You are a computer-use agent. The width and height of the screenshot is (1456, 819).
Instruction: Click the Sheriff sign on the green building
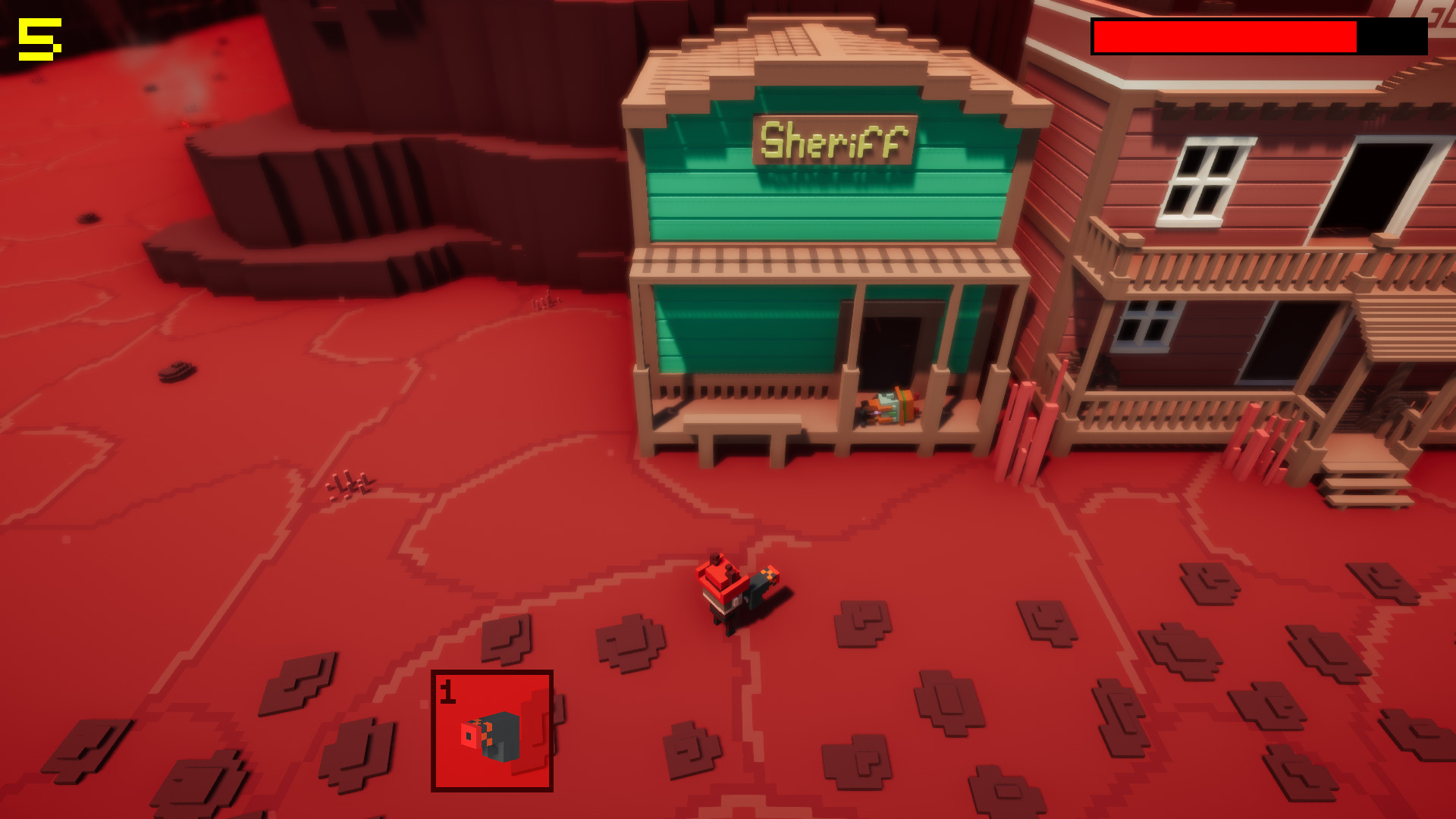tap(832, 140)
